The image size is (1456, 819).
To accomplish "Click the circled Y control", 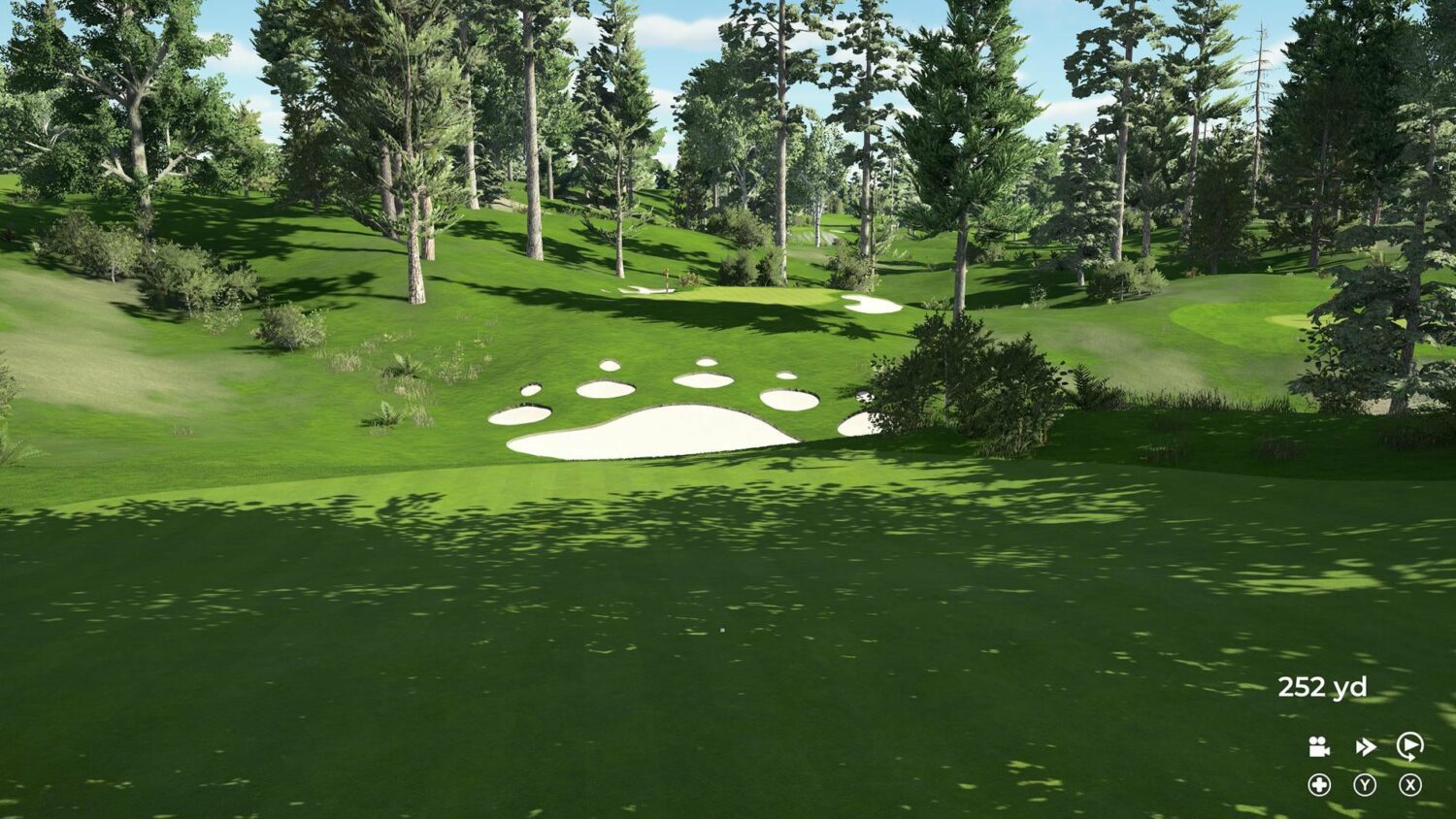I will (1366, 784).
